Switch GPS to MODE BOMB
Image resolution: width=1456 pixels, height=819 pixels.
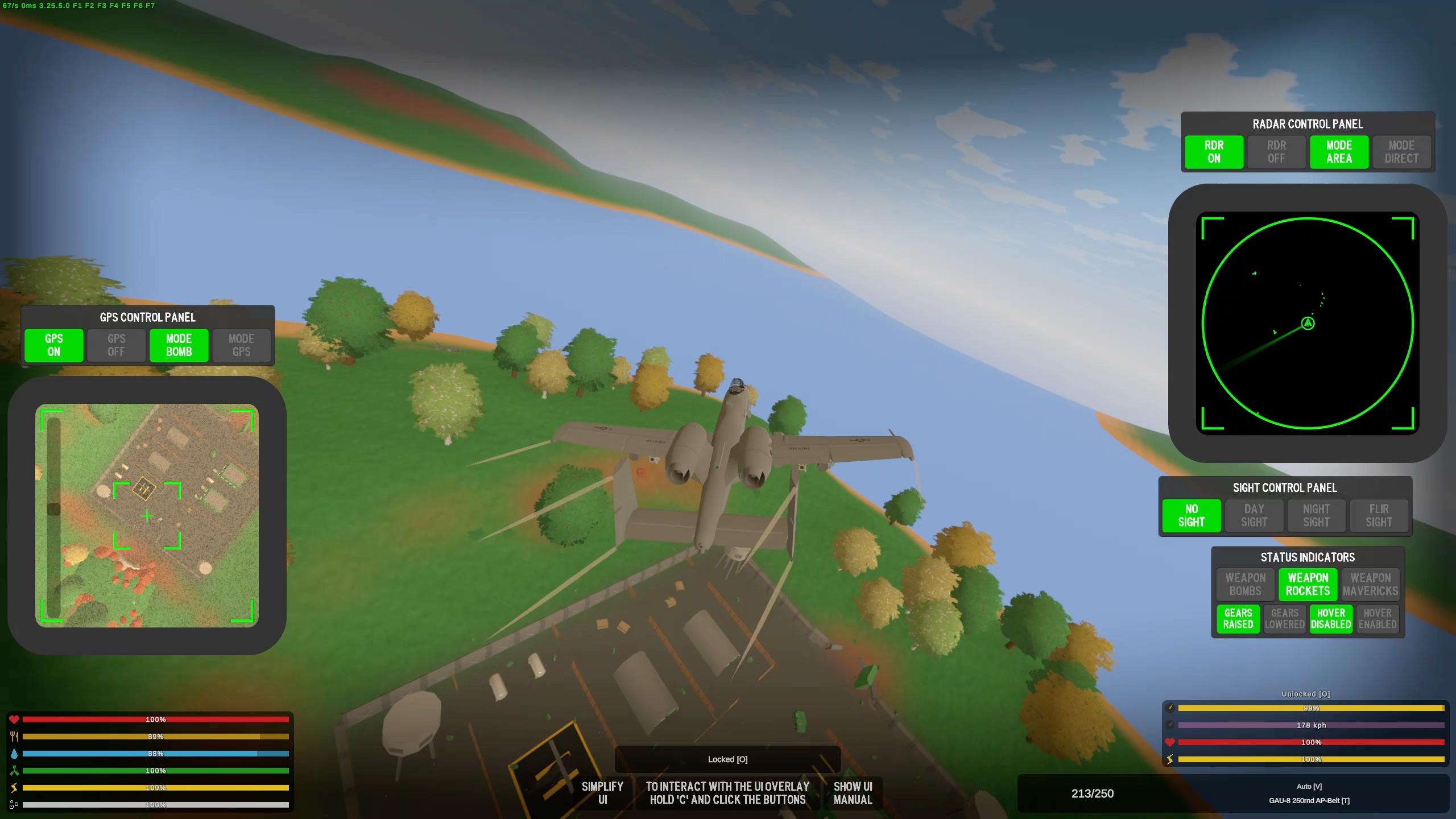tap(179, 345)
